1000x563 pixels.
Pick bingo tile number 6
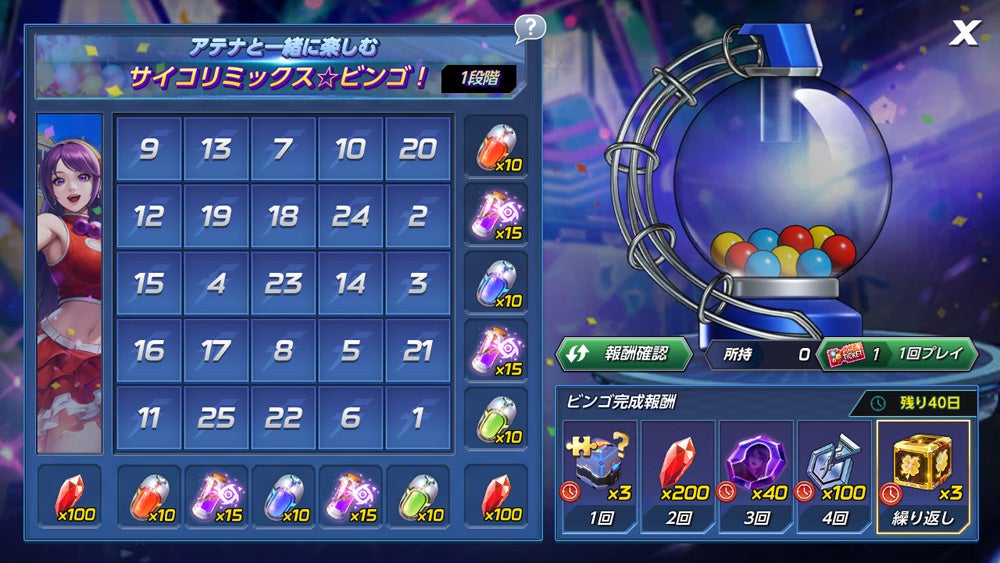point(350,417)
